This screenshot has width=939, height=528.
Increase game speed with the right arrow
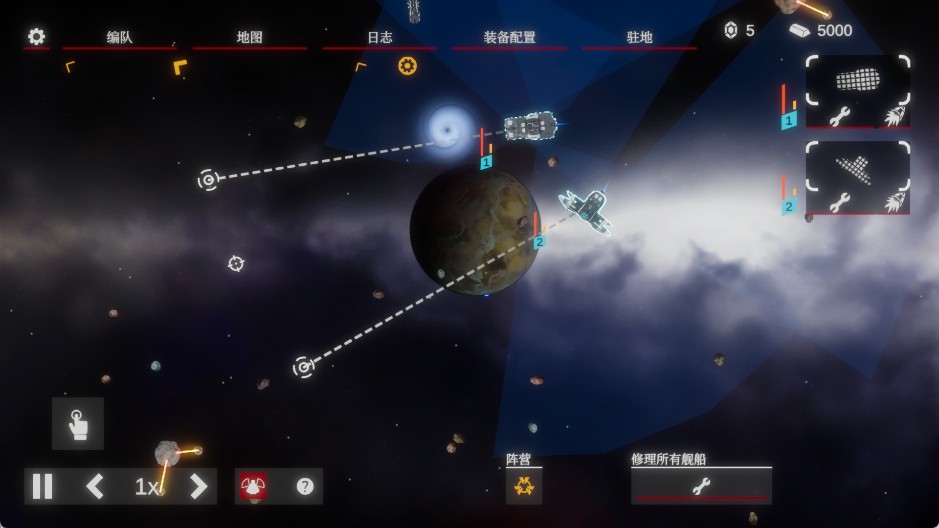[198, 487]
